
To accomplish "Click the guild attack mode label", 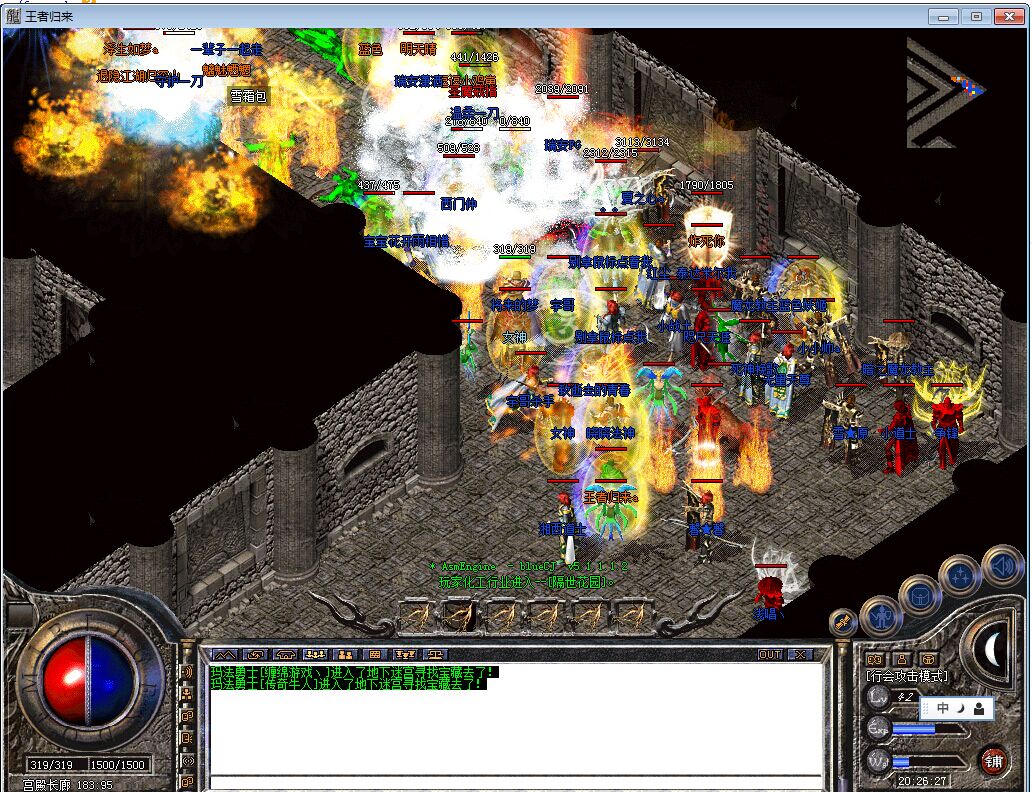I will (x=906, y=676).
